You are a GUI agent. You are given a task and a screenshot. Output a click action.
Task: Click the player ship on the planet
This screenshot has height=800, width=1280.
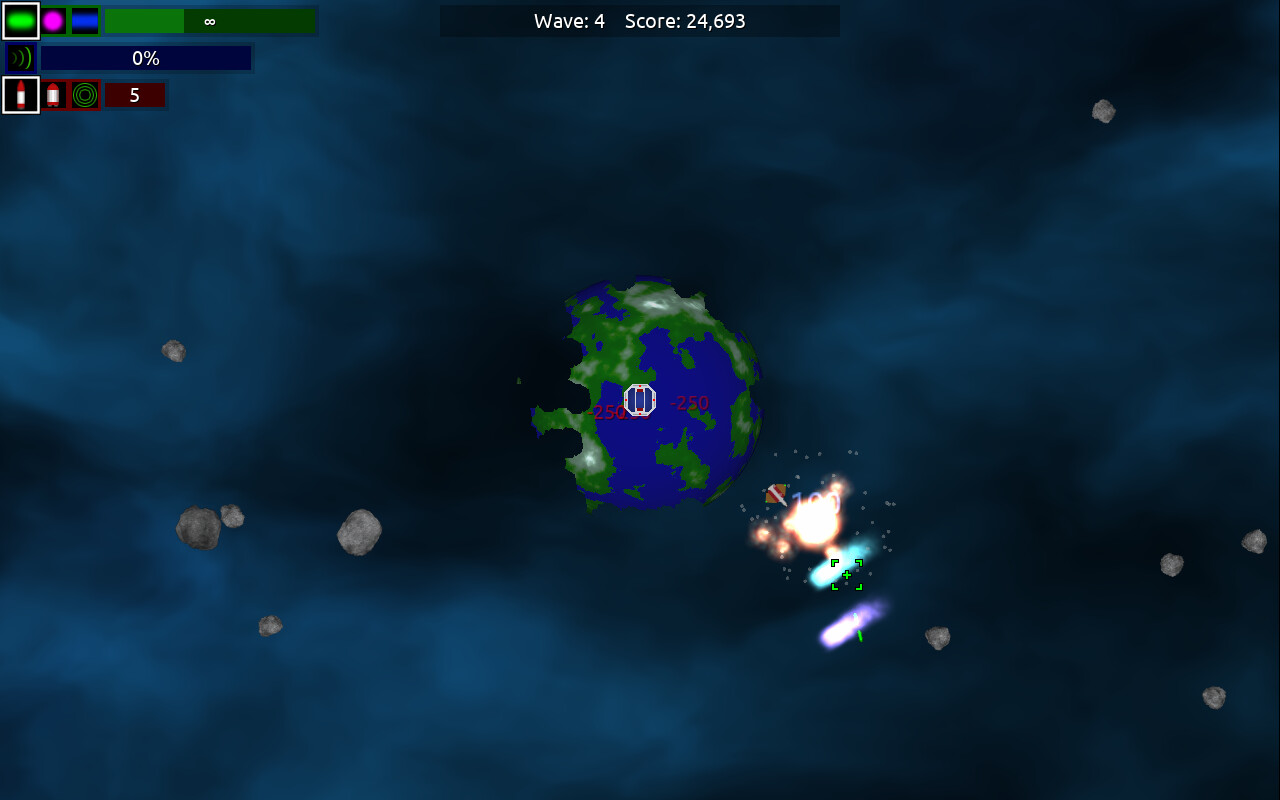[x=638, y=399]
